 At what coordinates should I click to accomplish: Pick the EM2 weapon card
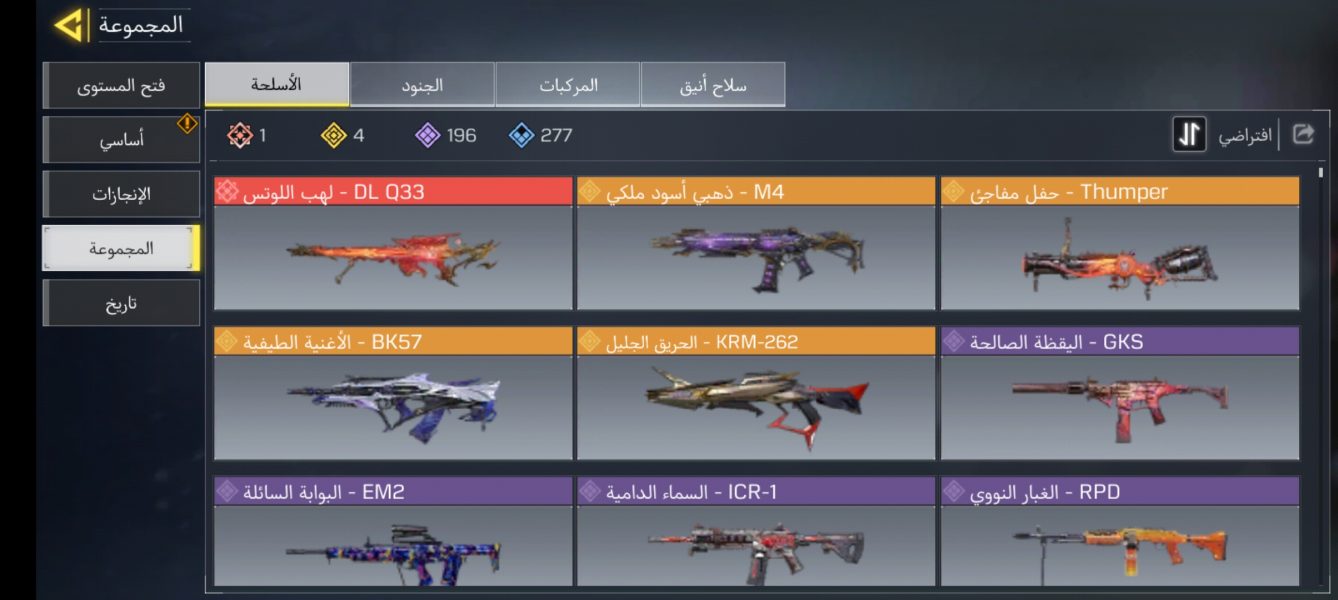click(393, 532)
